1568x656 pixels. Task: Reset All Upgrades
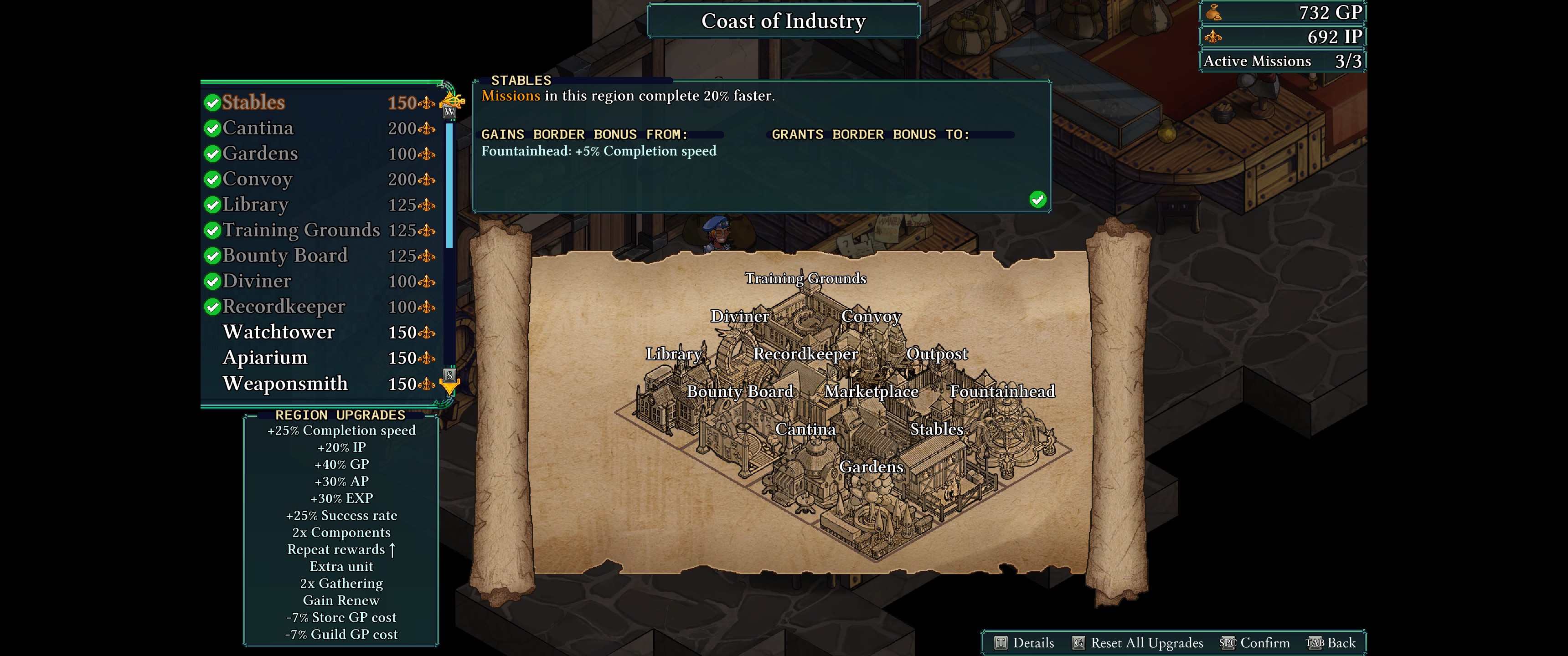point(1137,643)
